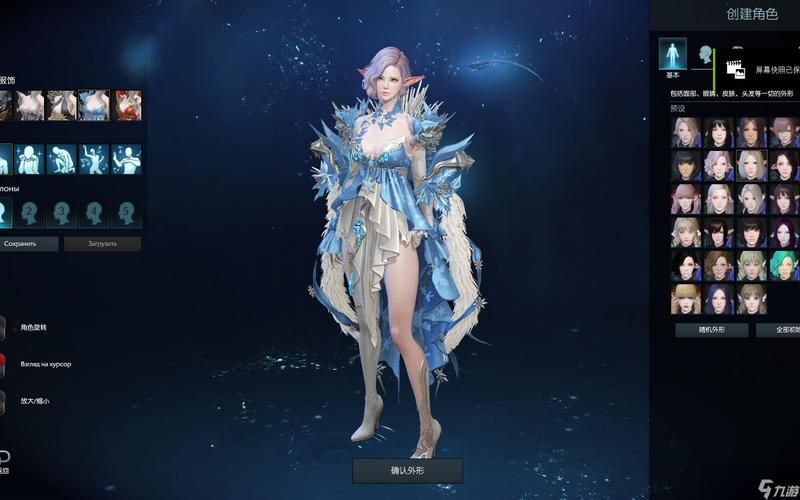This screenshot has width=800, height=500.
Task: Choose the red outfit thumbnail
Action: [126, 105]
